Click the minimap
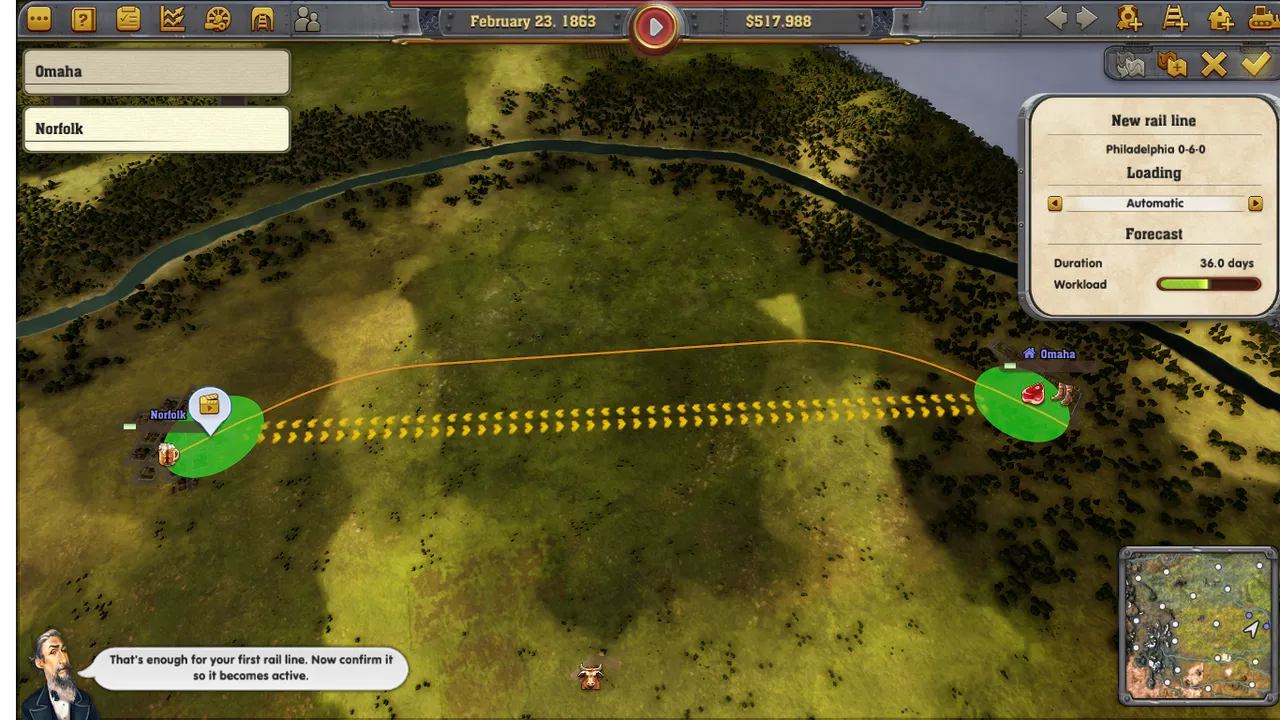This screenshot has width=1280, height=720. 1198,625
